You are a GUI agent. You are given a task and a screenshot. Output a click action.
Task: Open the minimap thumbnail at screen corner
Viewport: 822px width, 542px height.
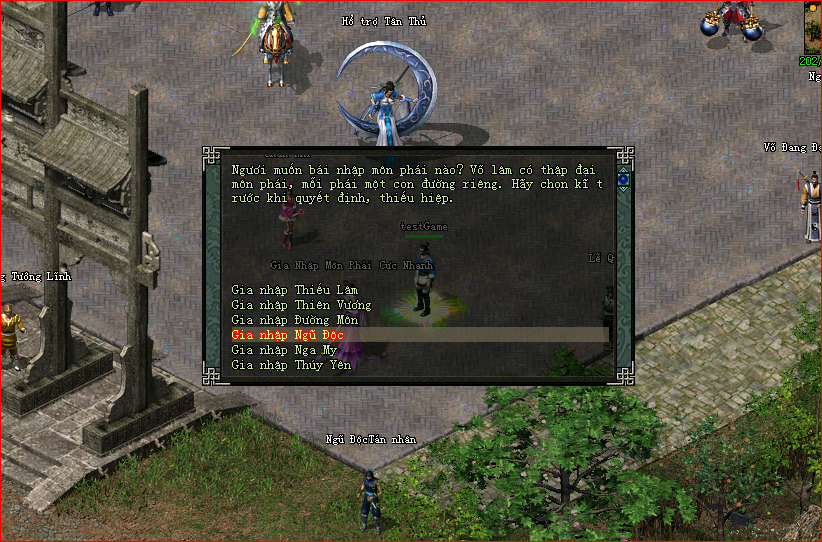click(813, 27)
